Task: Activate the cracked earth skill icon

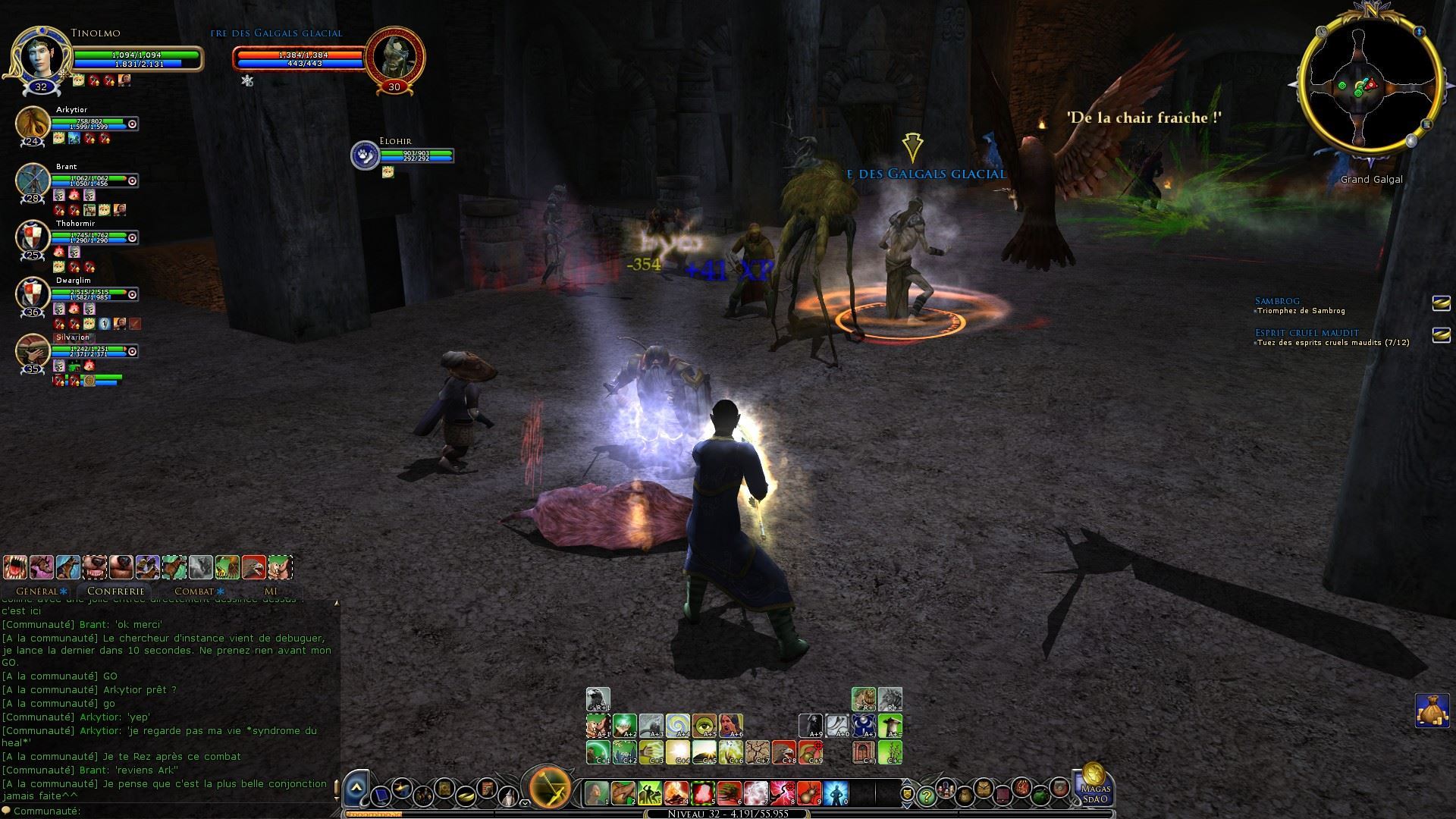Action: (x=758, y=752)
